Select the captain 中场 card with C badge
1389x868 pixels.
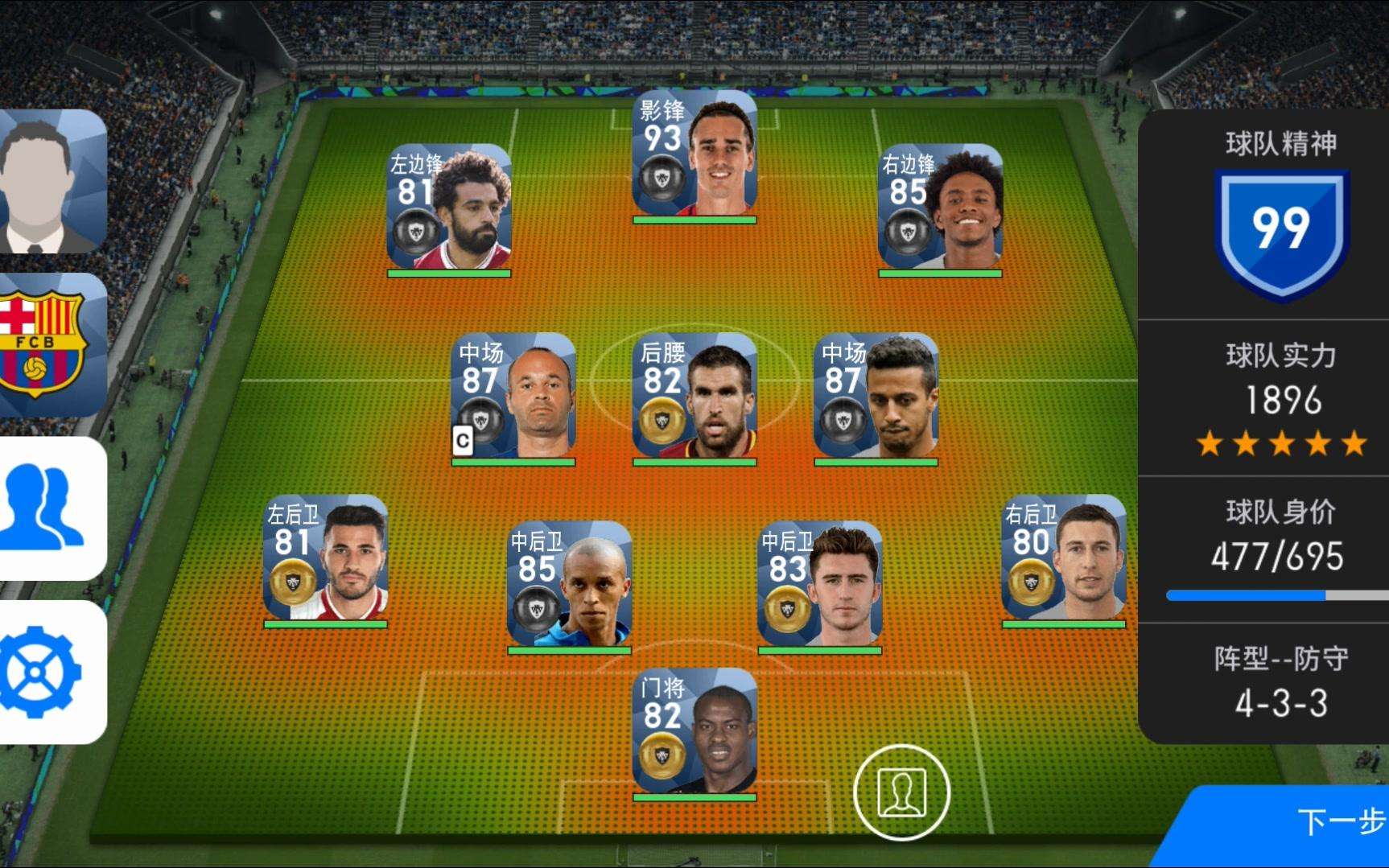[x=513, y=397]
